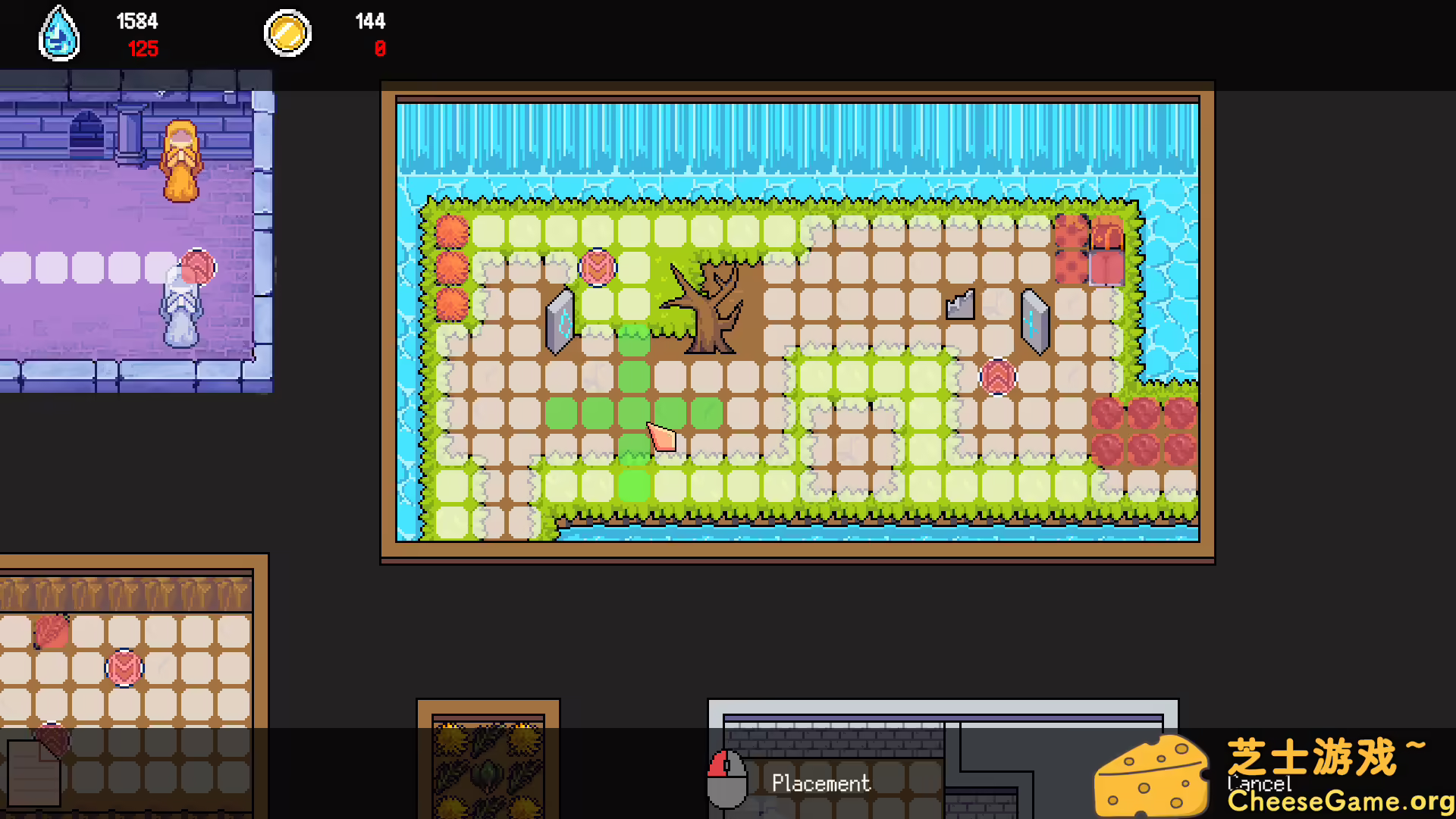Image resolution: width=1456 pixels, height=819 pixels.
Task: Click the flower tapestry panel at bottom center
Action: point(488,766)
